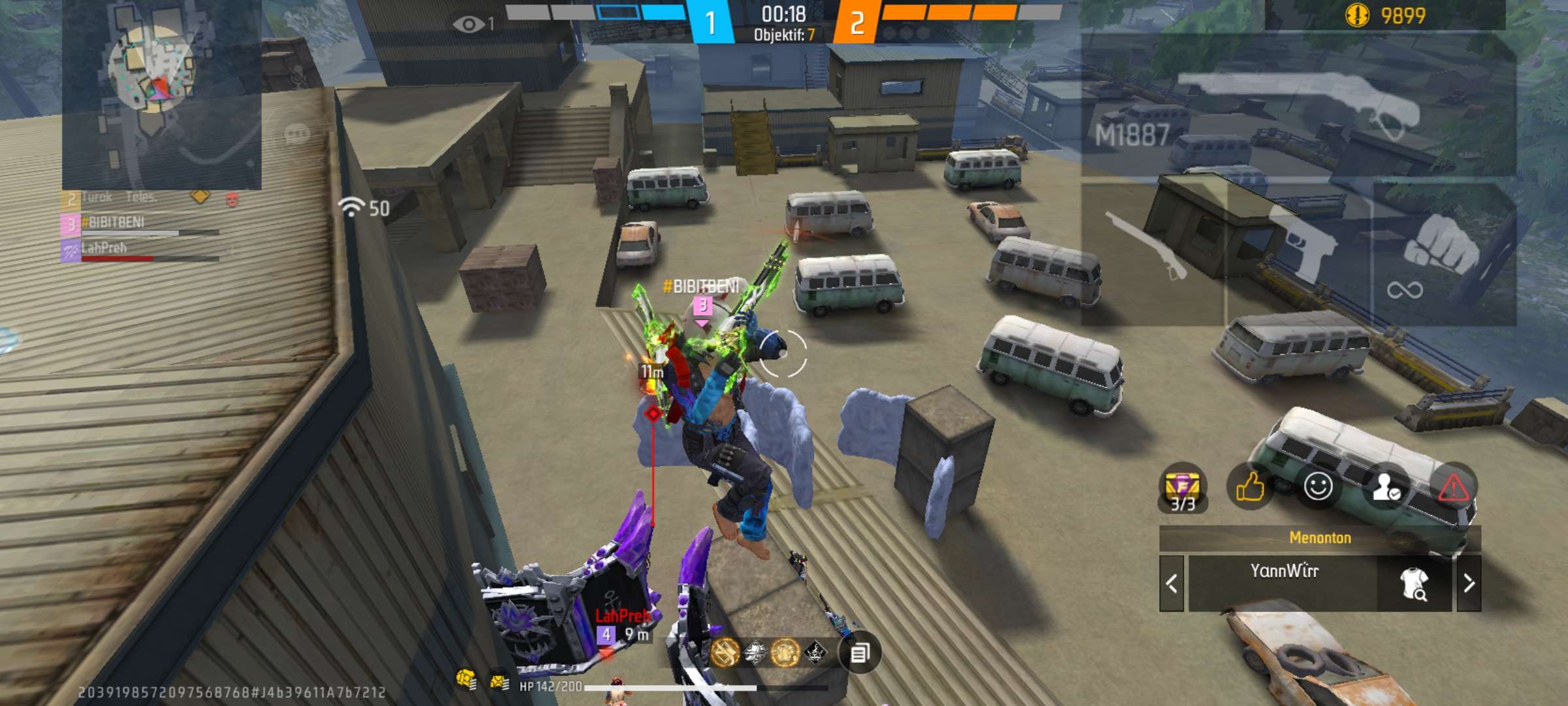The height and width of the screenshot is (706, 1568).
Task: Select the M1887 weapon slot
Action: click(1297, 105)
